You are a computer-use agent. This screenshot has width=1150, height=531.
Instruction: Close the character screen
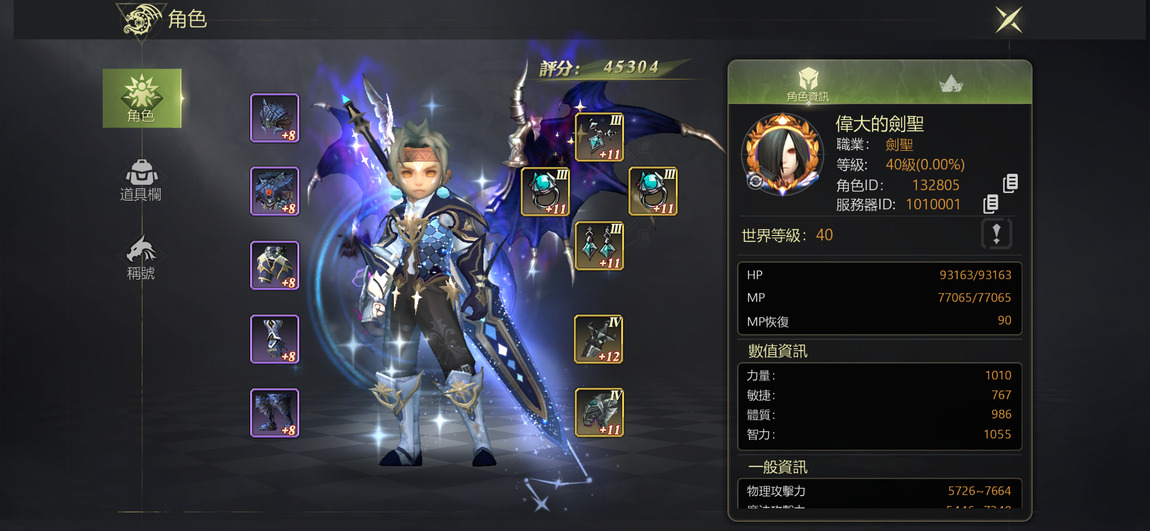(1008, 19)
